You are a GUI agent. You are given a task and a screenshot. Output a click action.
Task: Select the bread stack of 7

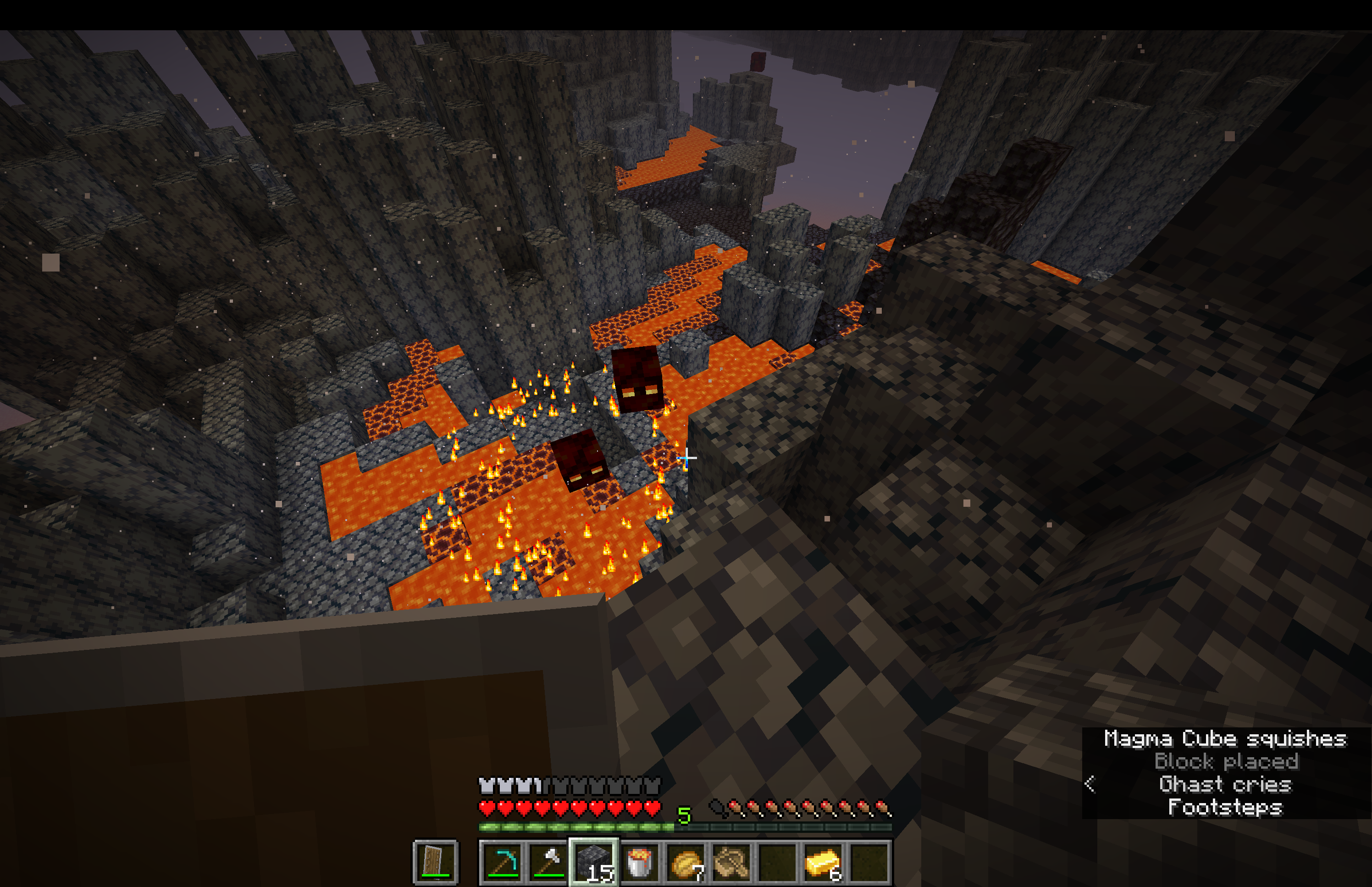(x=686, y=862)
